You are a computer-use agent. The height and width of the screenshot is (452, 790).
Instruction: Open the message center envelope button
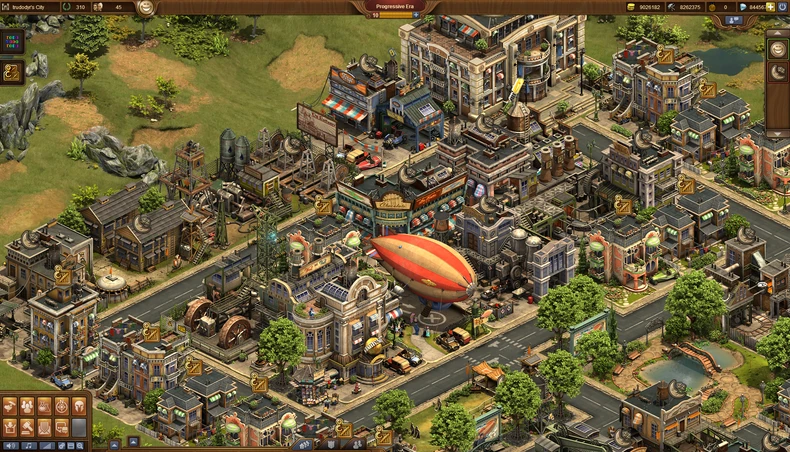coord(44,426)
